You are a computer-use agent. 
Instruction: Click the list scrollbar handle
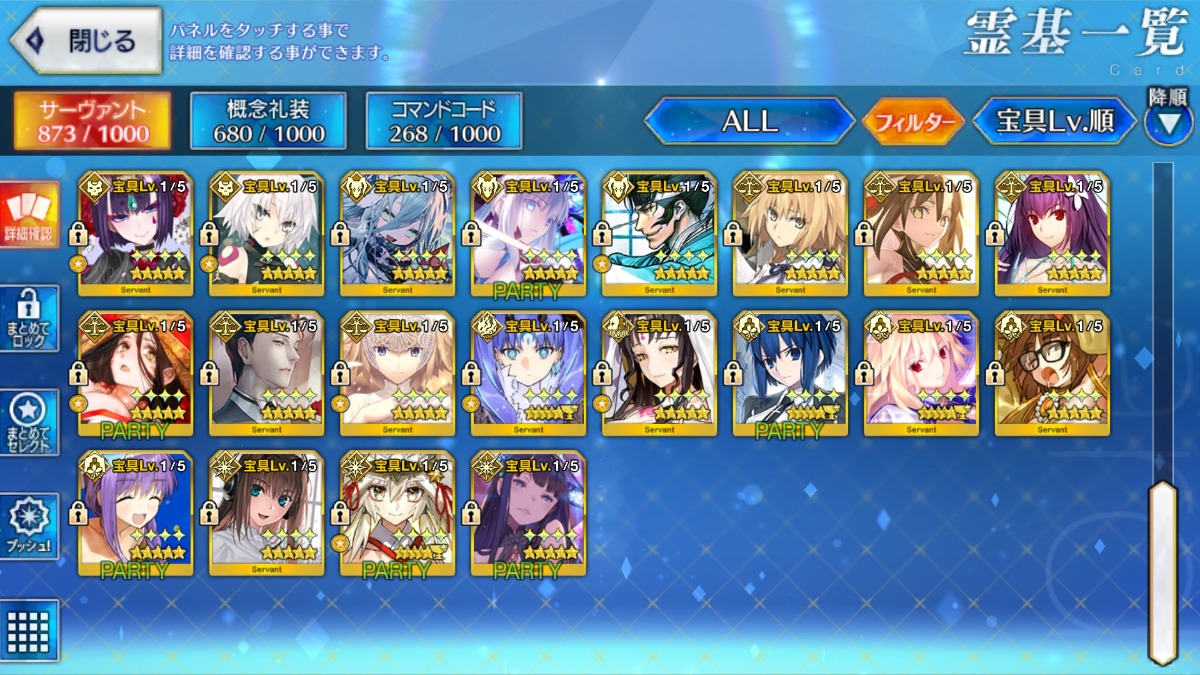1162,570
